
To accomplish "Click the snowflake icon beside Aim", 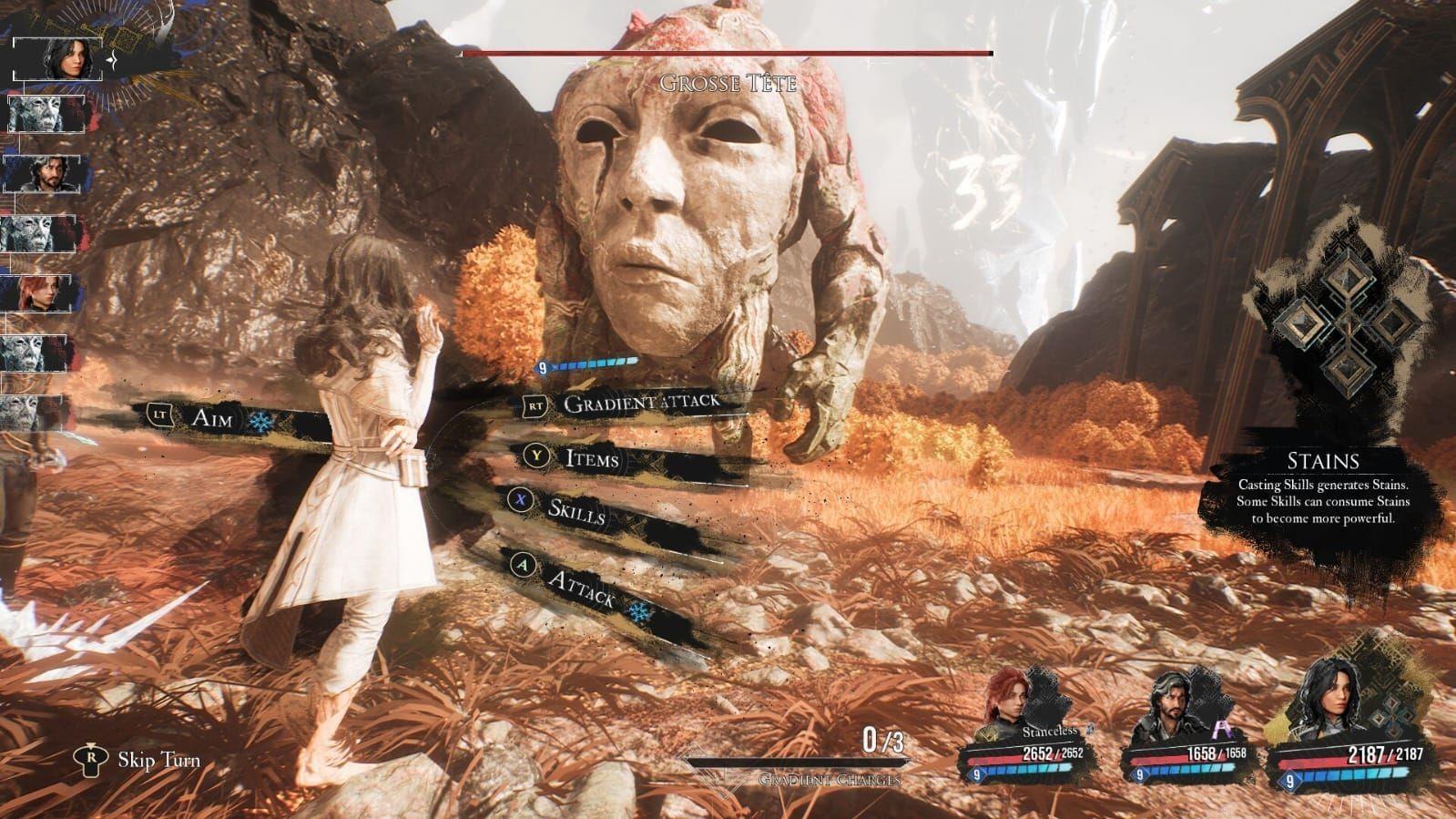I will [260, 422].
